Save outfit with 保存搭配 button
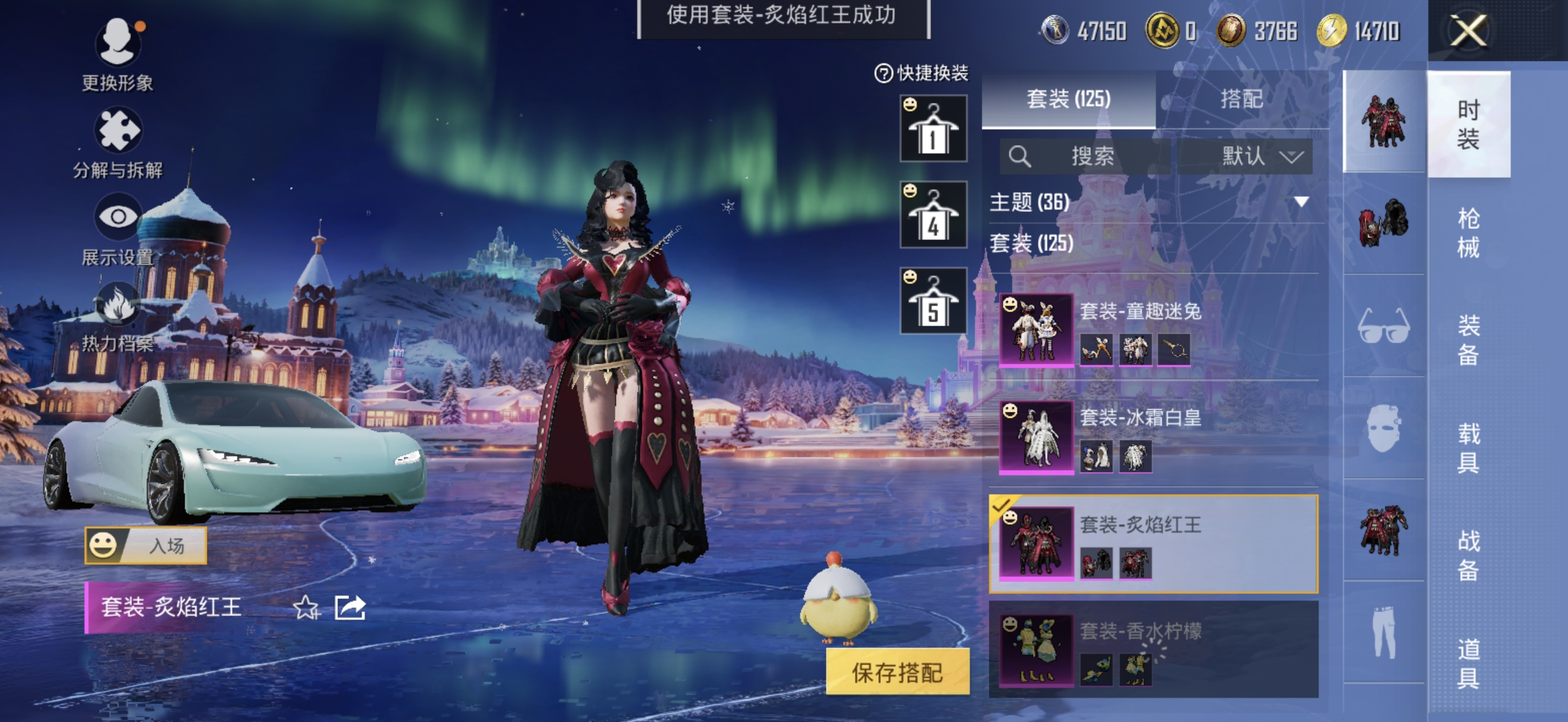 point(897,672)
